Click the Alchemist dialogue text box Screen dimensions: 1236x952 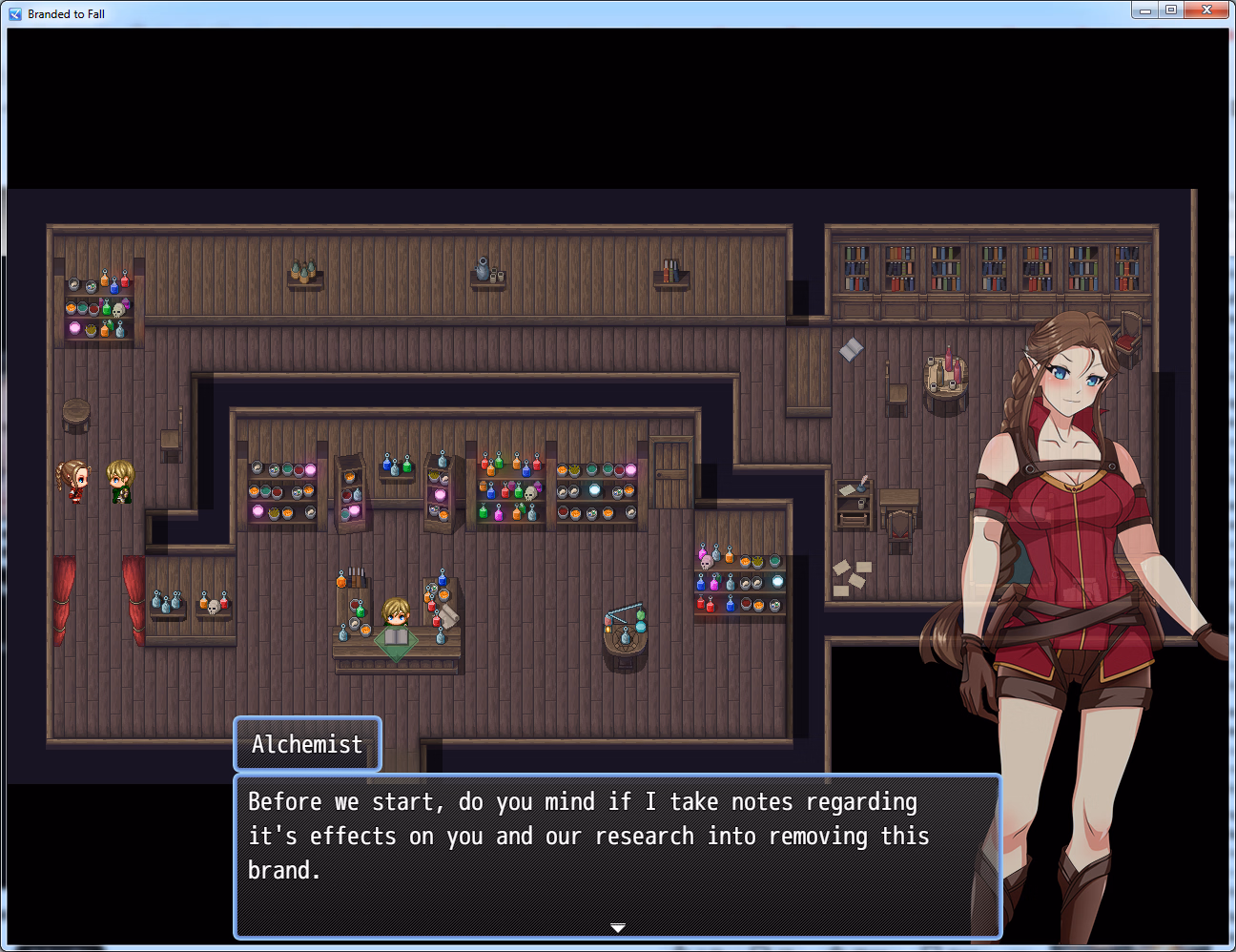click(617, 856)
